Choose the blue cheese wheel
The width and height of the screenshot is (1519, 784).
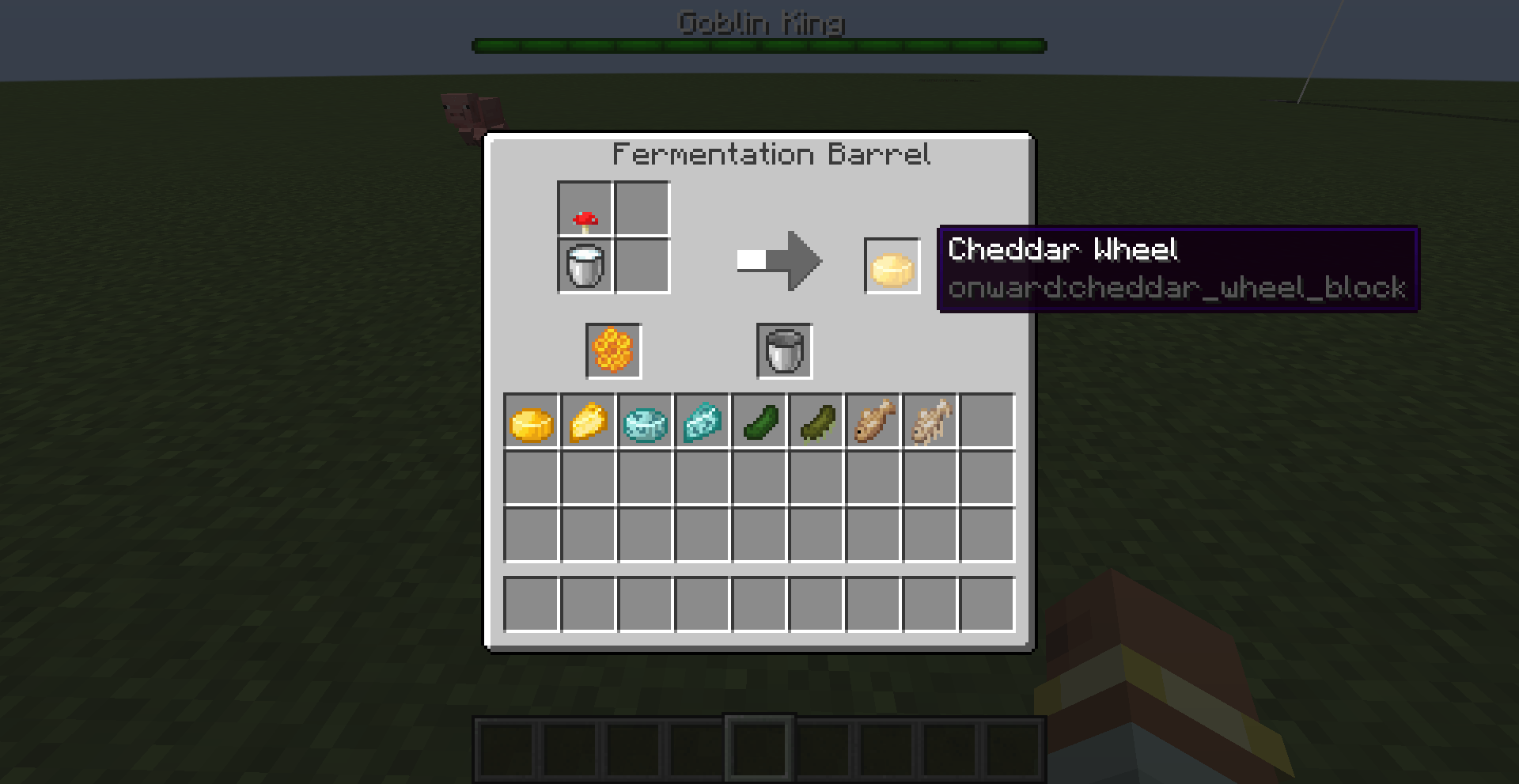point(645,422)
